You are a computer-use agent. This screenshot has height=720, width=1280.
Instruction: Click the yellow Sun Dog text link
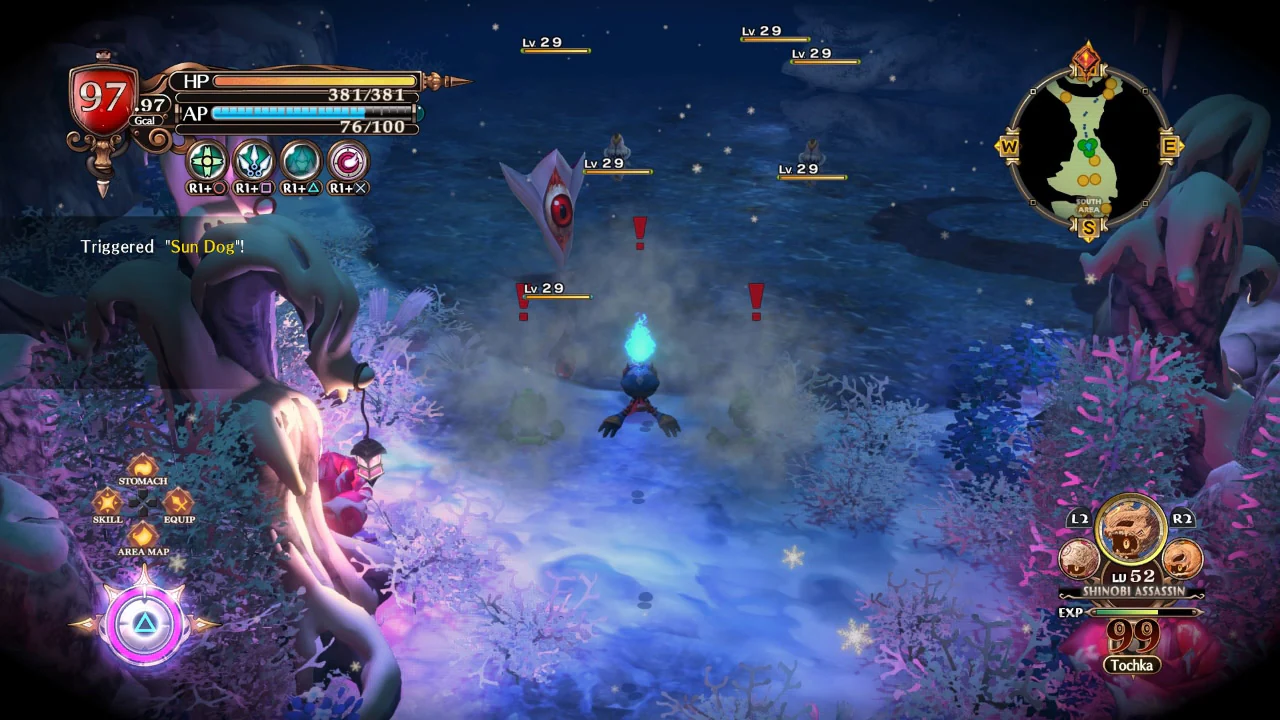203,246
